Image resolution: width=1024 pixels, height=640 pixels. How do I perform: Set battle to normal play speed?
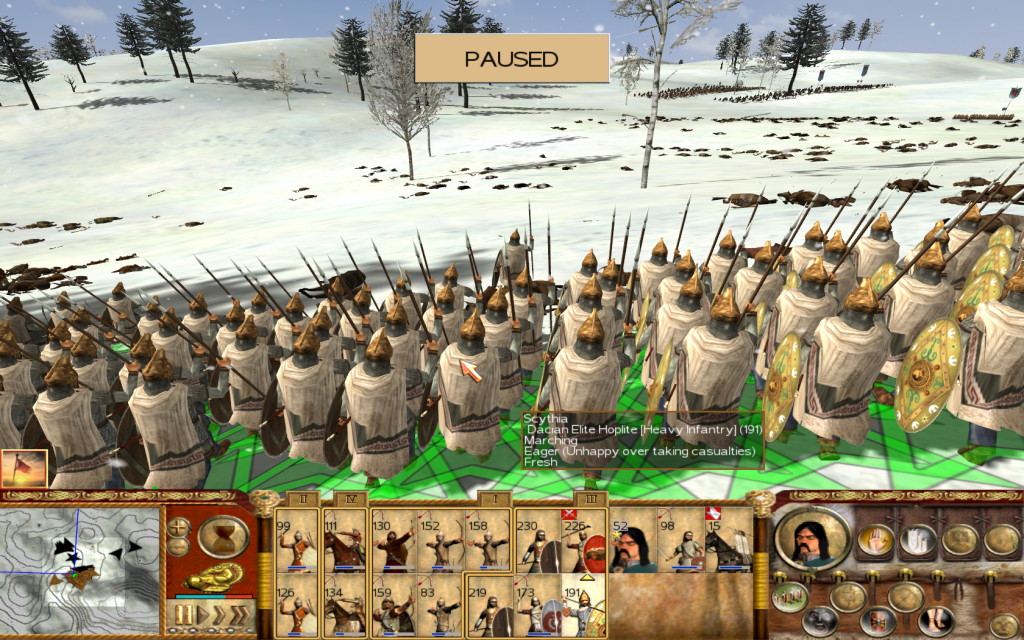pos(201,613)
